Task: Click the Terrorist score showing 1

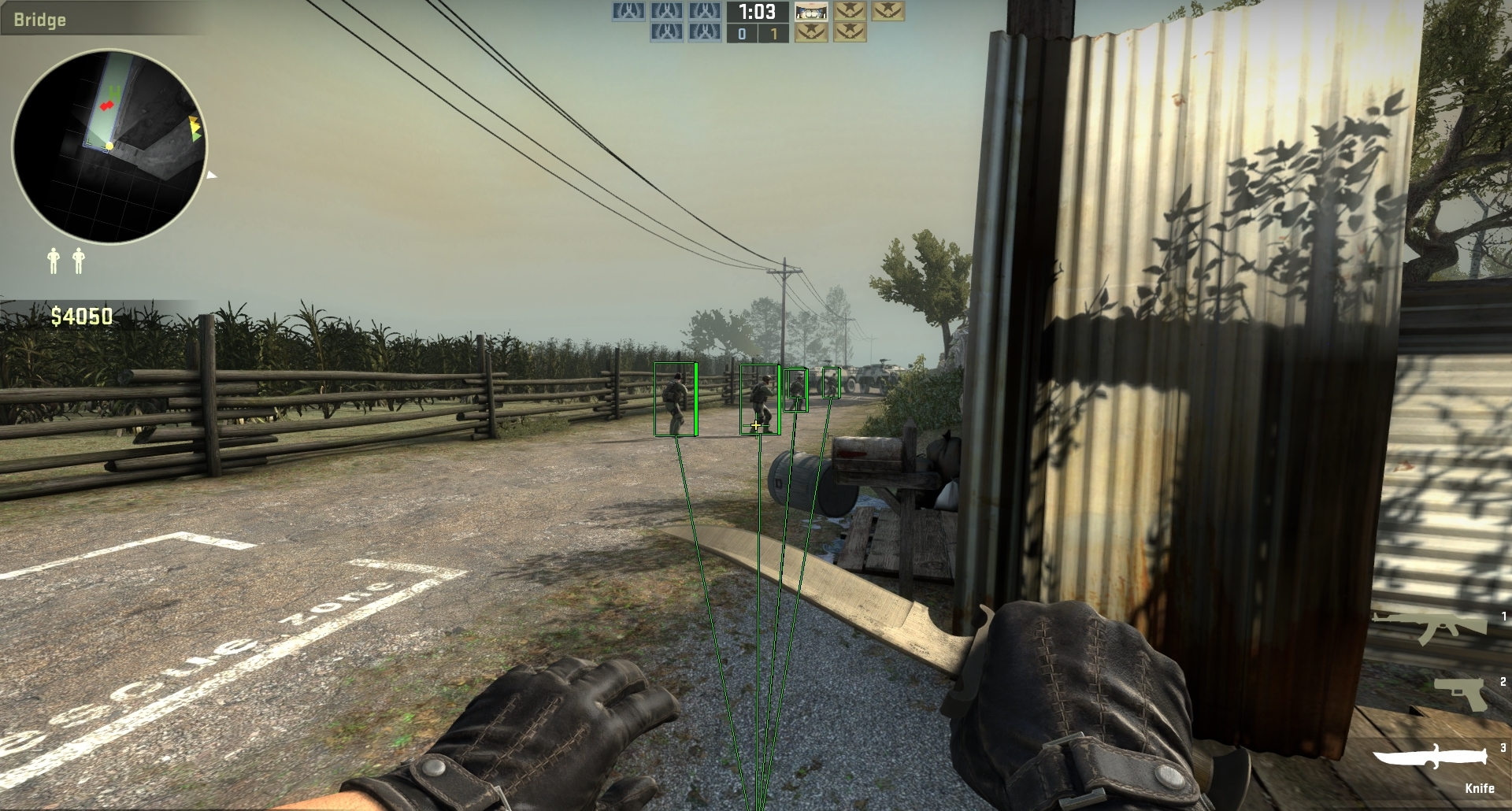Action: [773, 35]
